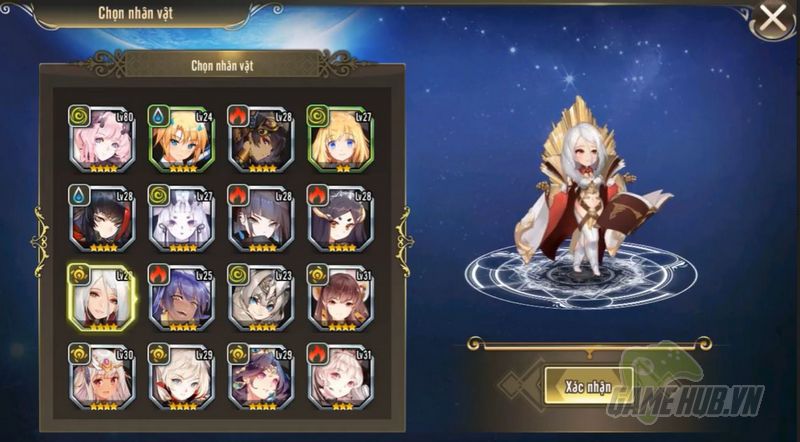Choose the horned dark-haired Lv28 fire character
The height and width of the screenshot is (442, 800).
[x=339, y=216]
